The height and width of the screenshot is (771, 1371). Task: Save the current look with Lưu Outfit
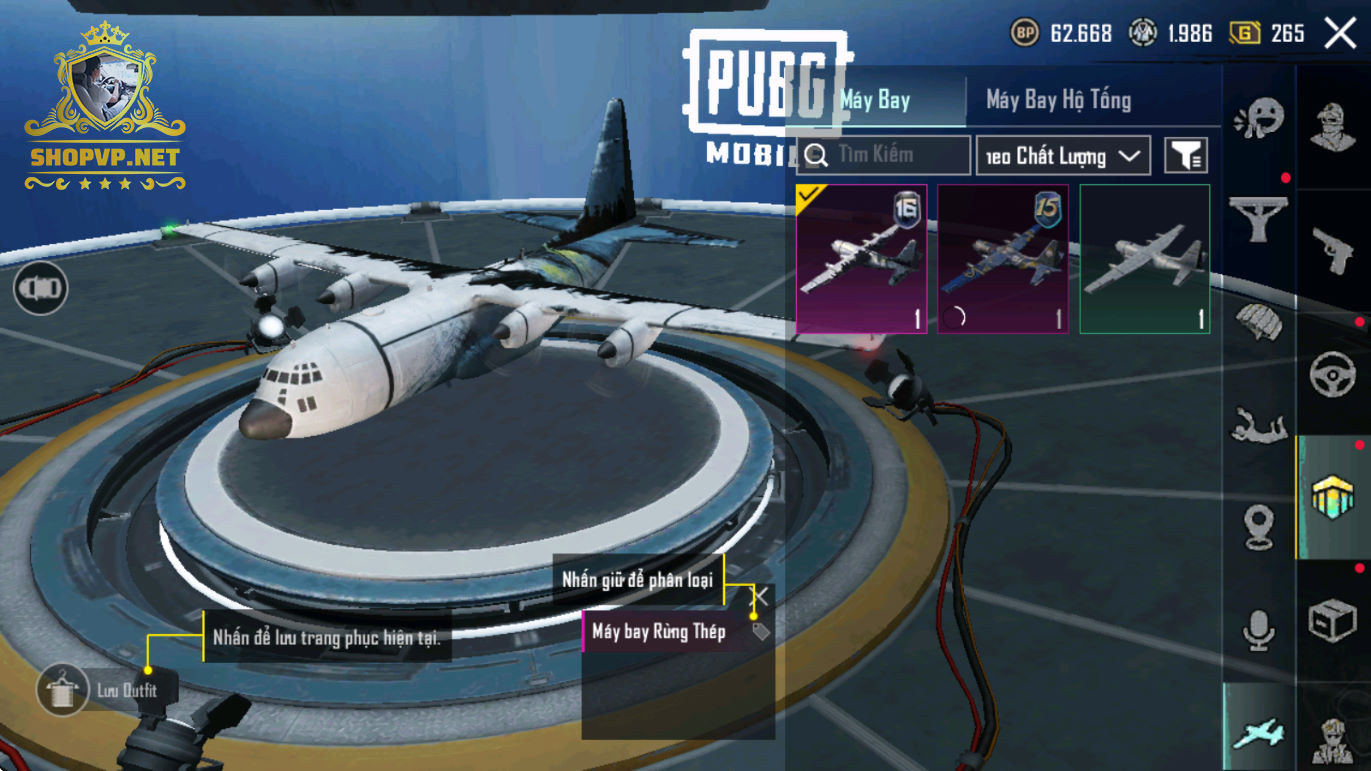click(63, 690)
